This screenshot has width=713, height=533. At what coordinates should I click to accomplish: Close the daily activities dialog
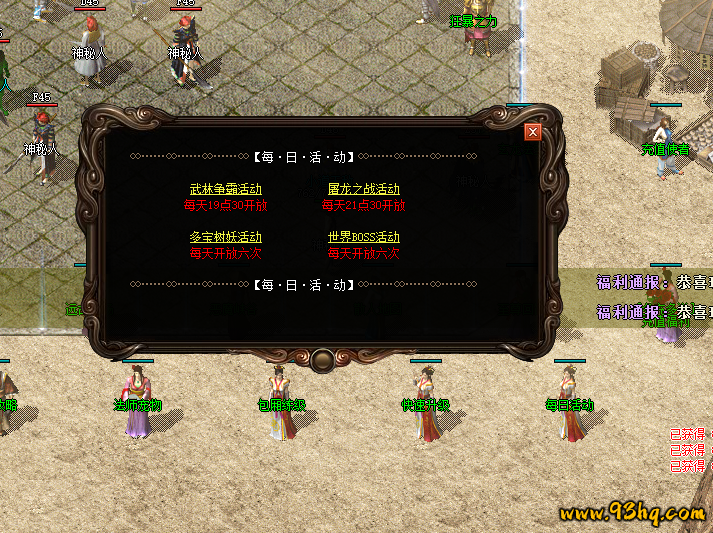tap(533, 131)
